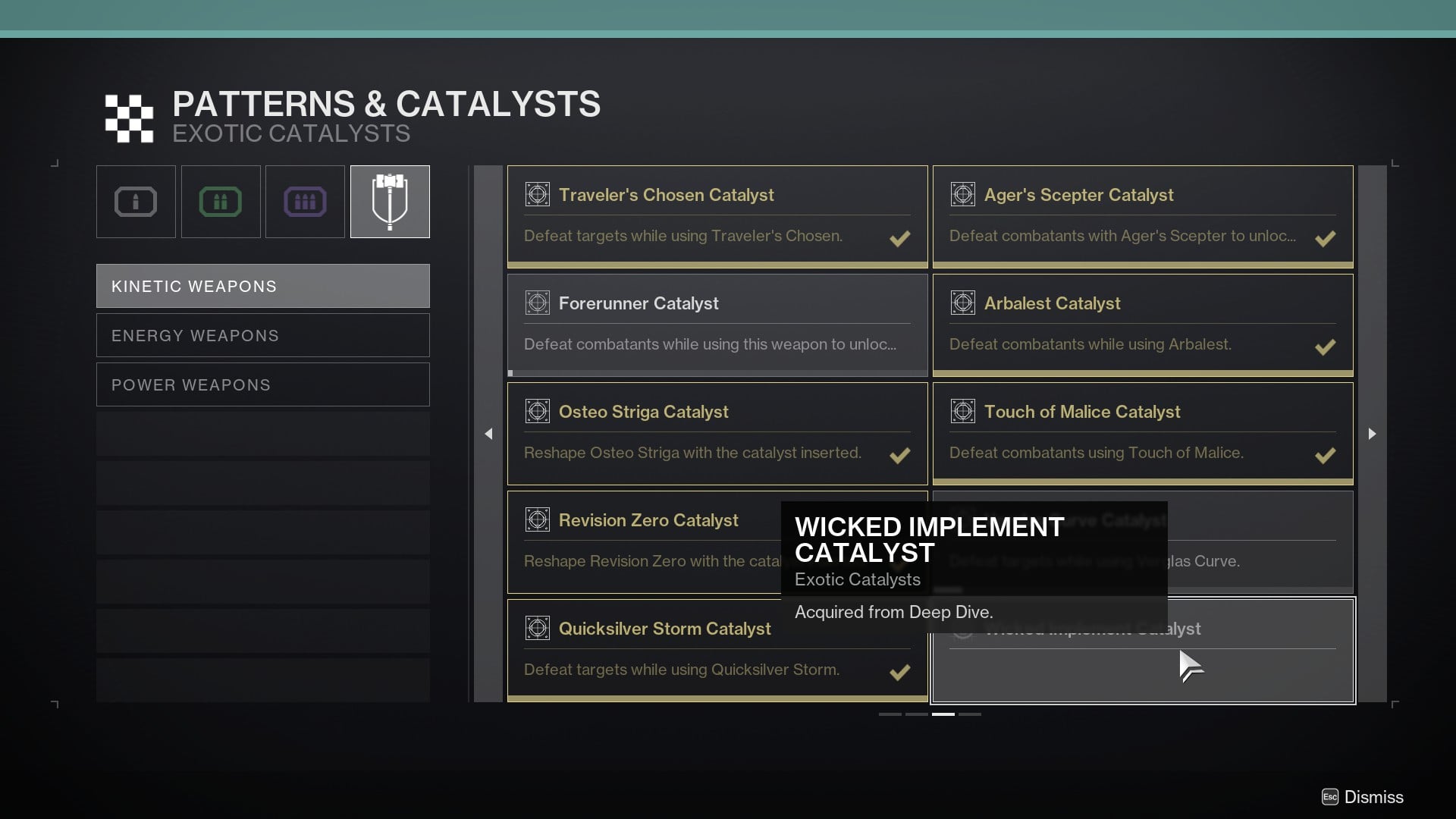
Task: Select the Primary ammo weapons filter icon
Action: click(136, 201)
